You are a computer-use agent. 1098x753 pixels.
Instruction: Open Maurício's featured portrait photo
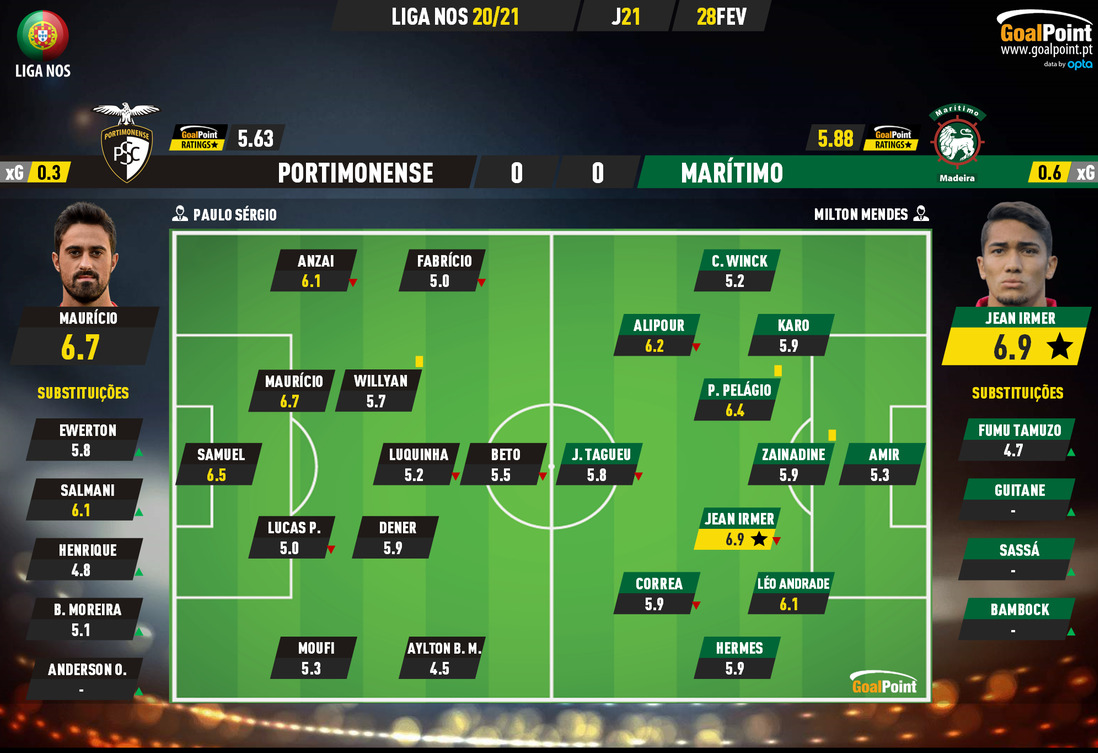pos(86,254)
